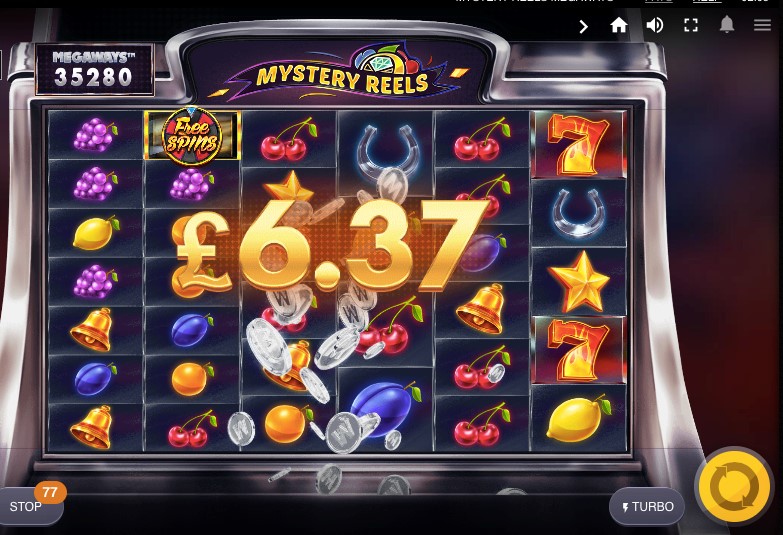Enter fullscreen mode
This screenshot has height=535, width=783.
(x=691, y=26)
